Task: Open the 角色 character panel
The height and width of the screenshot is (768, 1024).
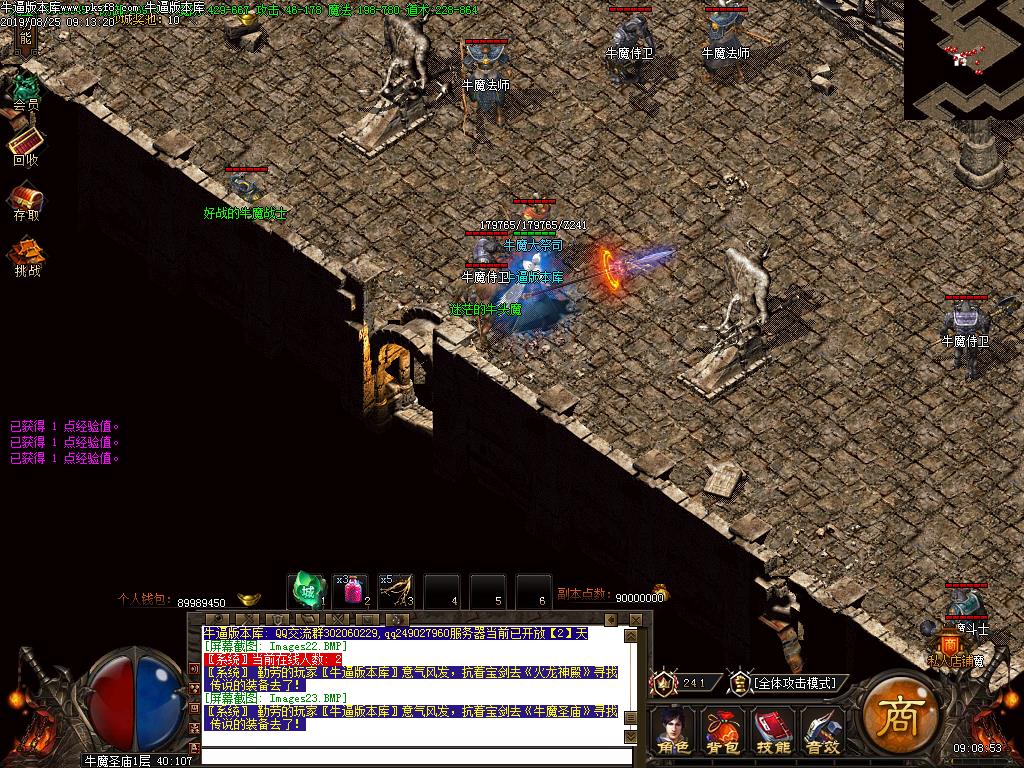Action: pos(673,730)
